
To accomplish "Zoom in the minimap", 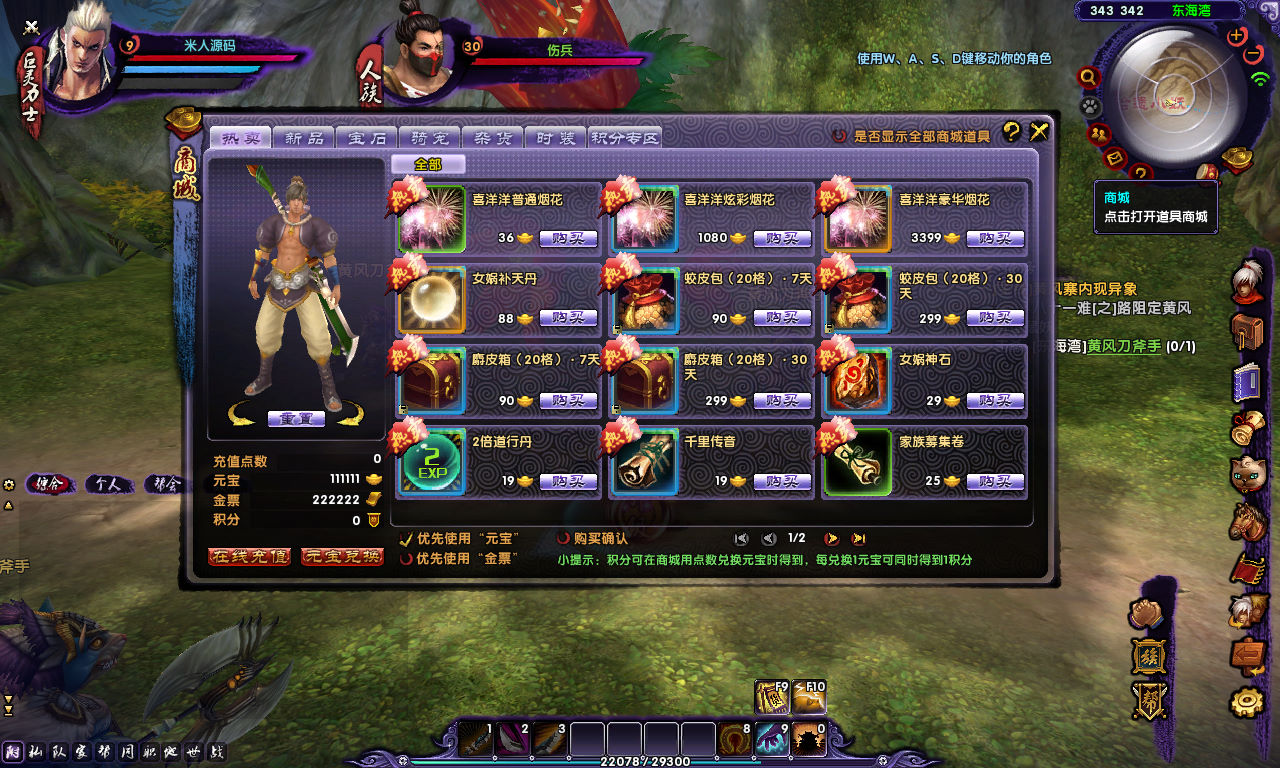I will [x=1237, y=35].
